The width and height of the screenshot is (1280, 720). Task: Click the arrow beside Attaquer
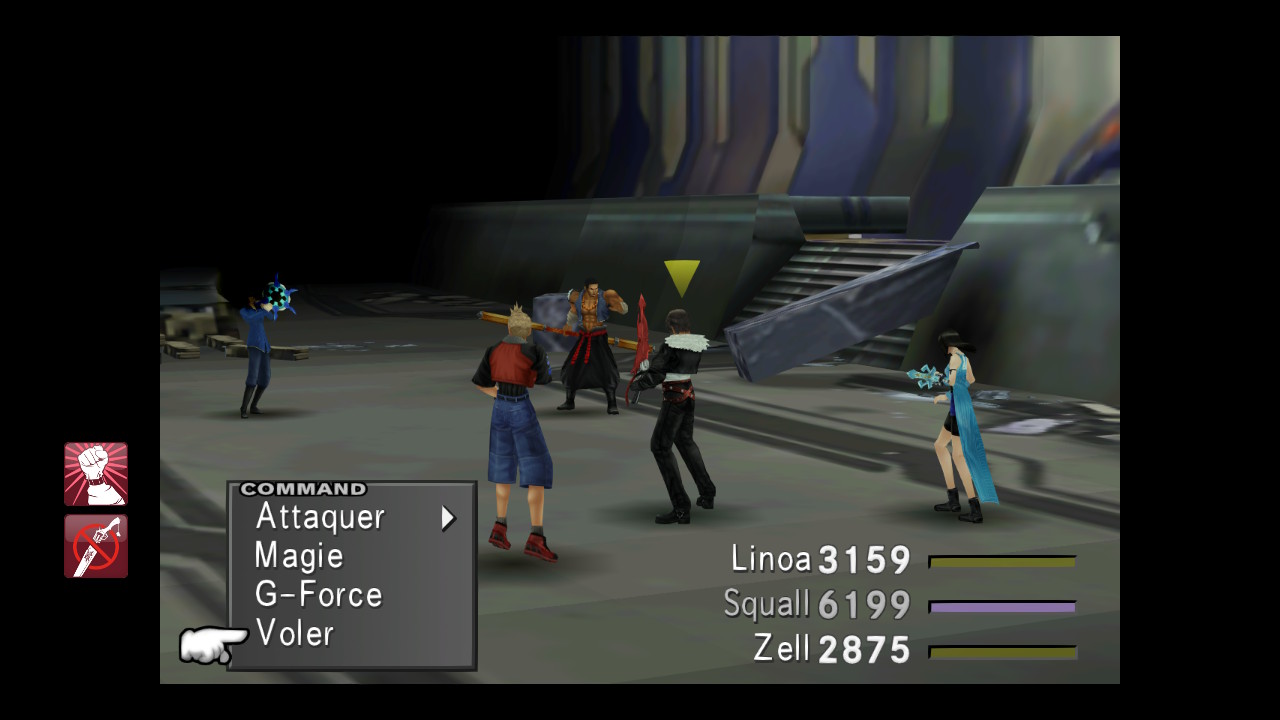[448, 518]
